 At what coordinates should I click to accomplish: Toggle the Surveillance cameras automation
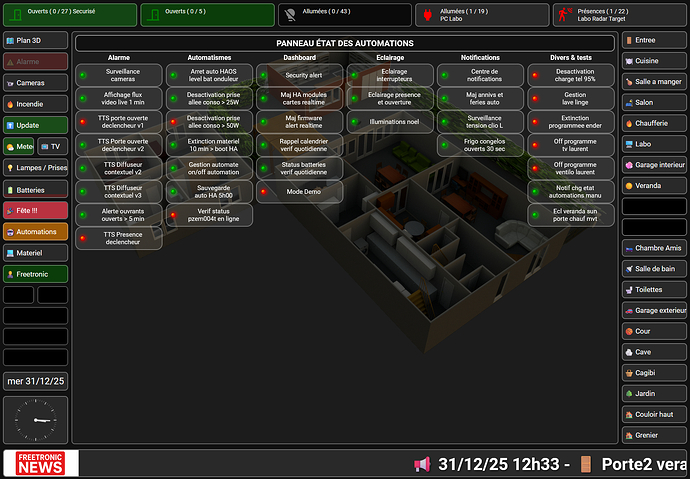click(121, 75)
